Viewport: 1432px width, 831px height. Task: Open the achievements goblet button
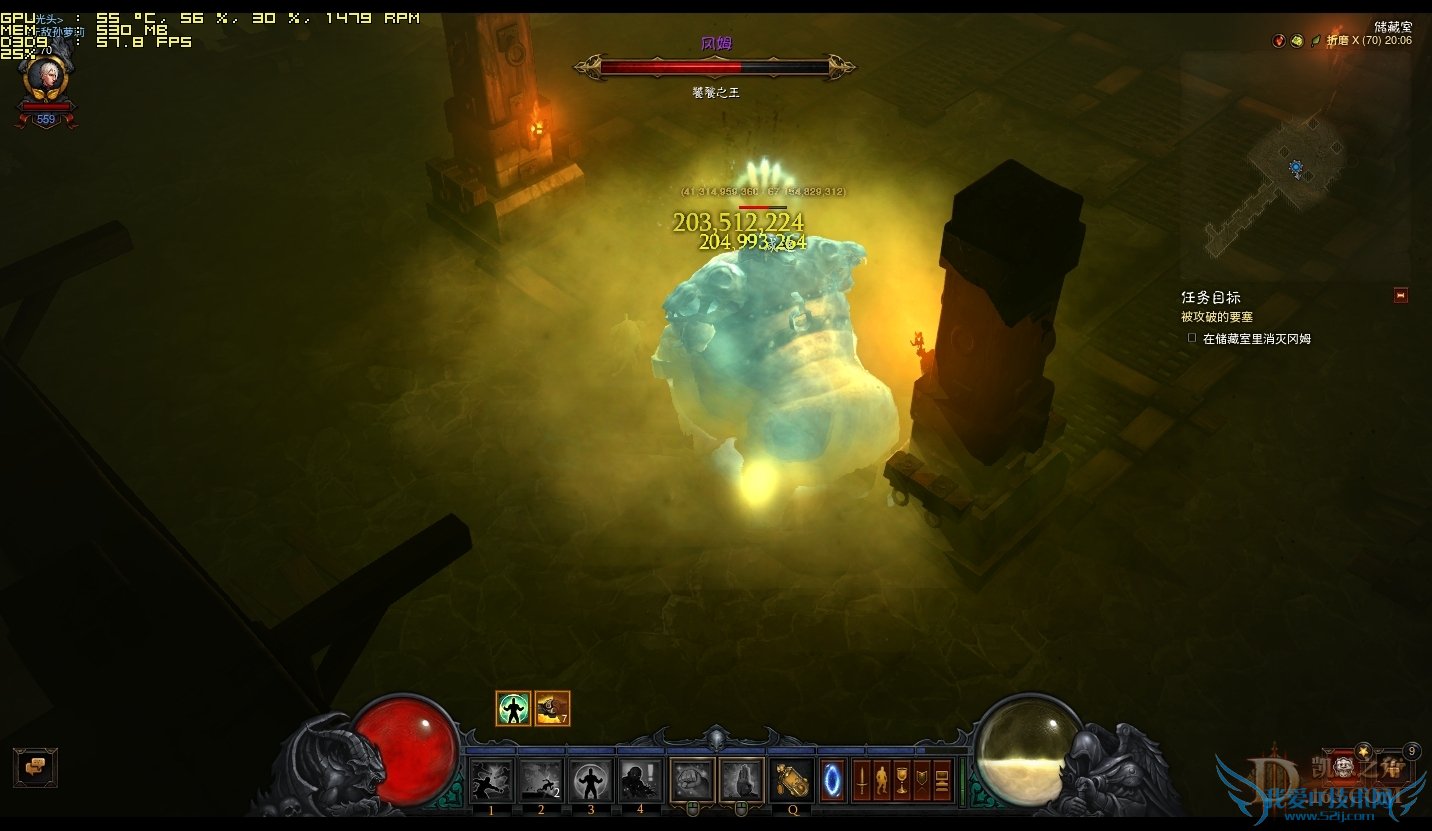[x=902, y=781]
